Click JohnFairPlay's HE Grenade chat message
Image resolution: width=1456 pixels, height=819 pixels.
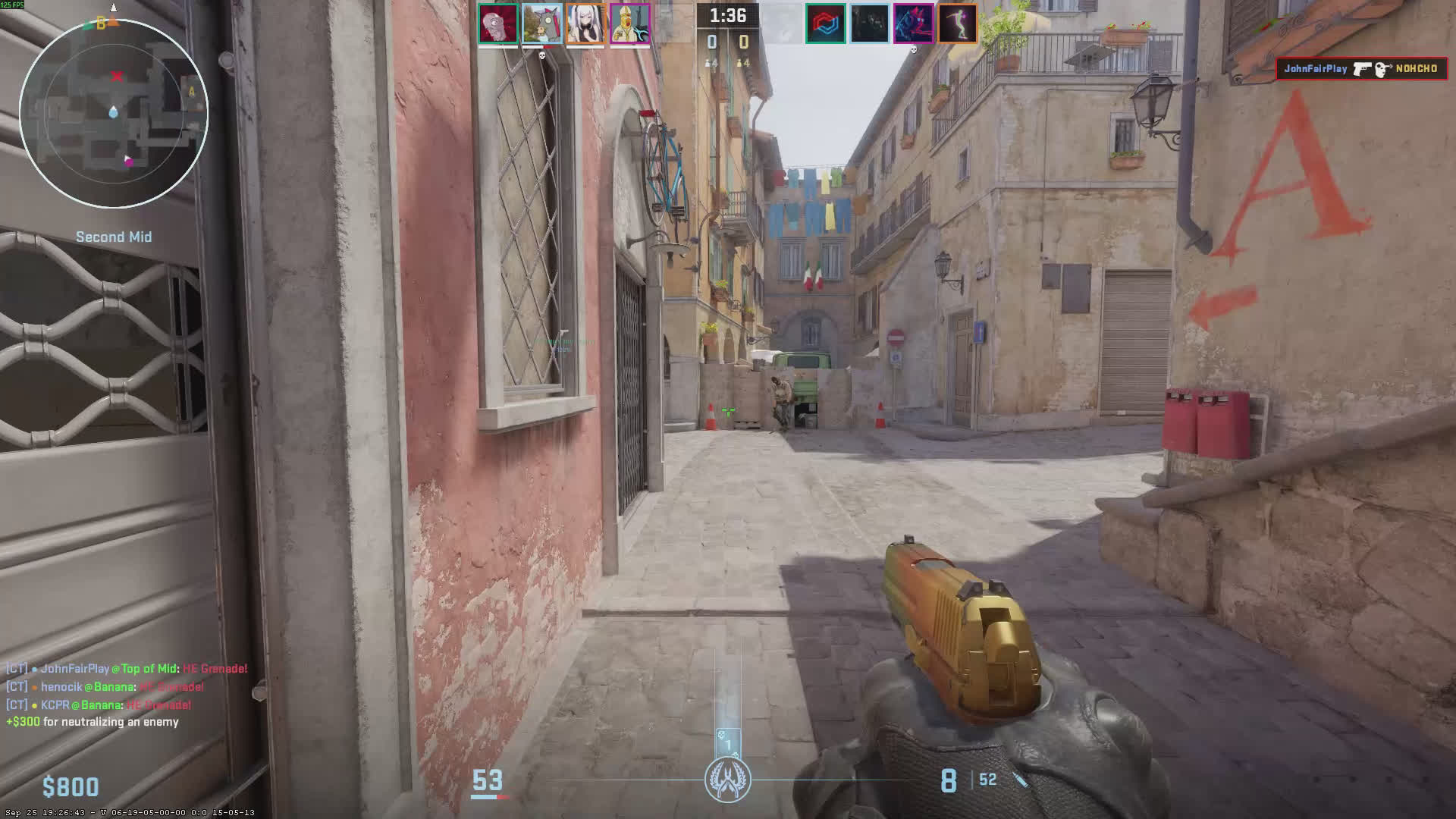coord(127,669)
